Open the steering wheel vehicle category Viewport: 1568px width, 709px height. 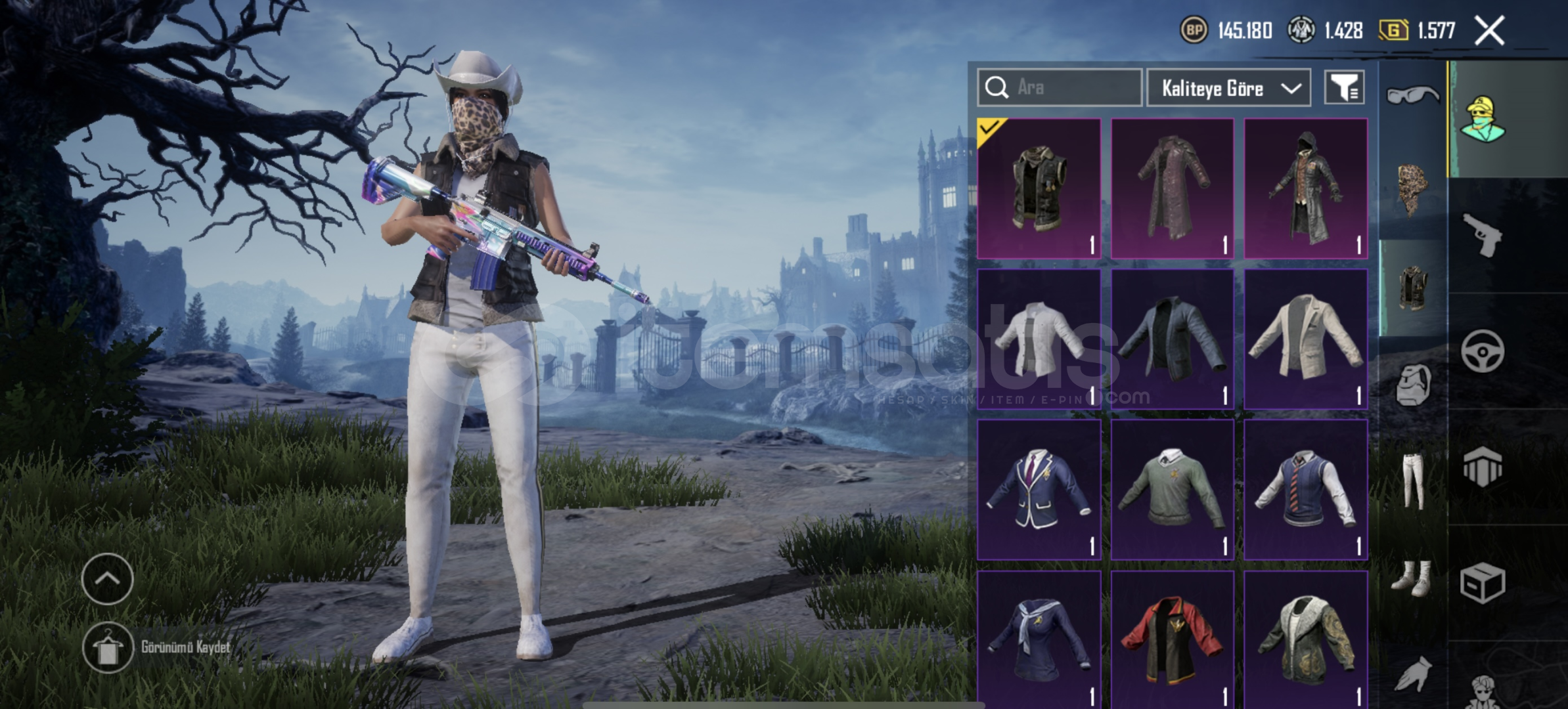pyautogui.click(x=1482, y=351)
